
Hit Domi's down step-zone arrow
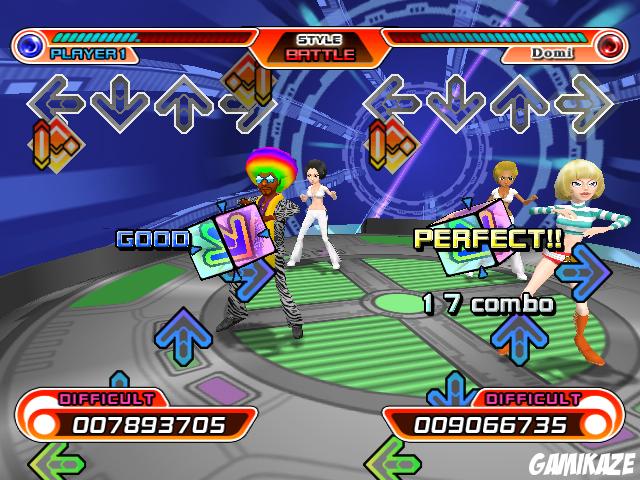point(457,100)
